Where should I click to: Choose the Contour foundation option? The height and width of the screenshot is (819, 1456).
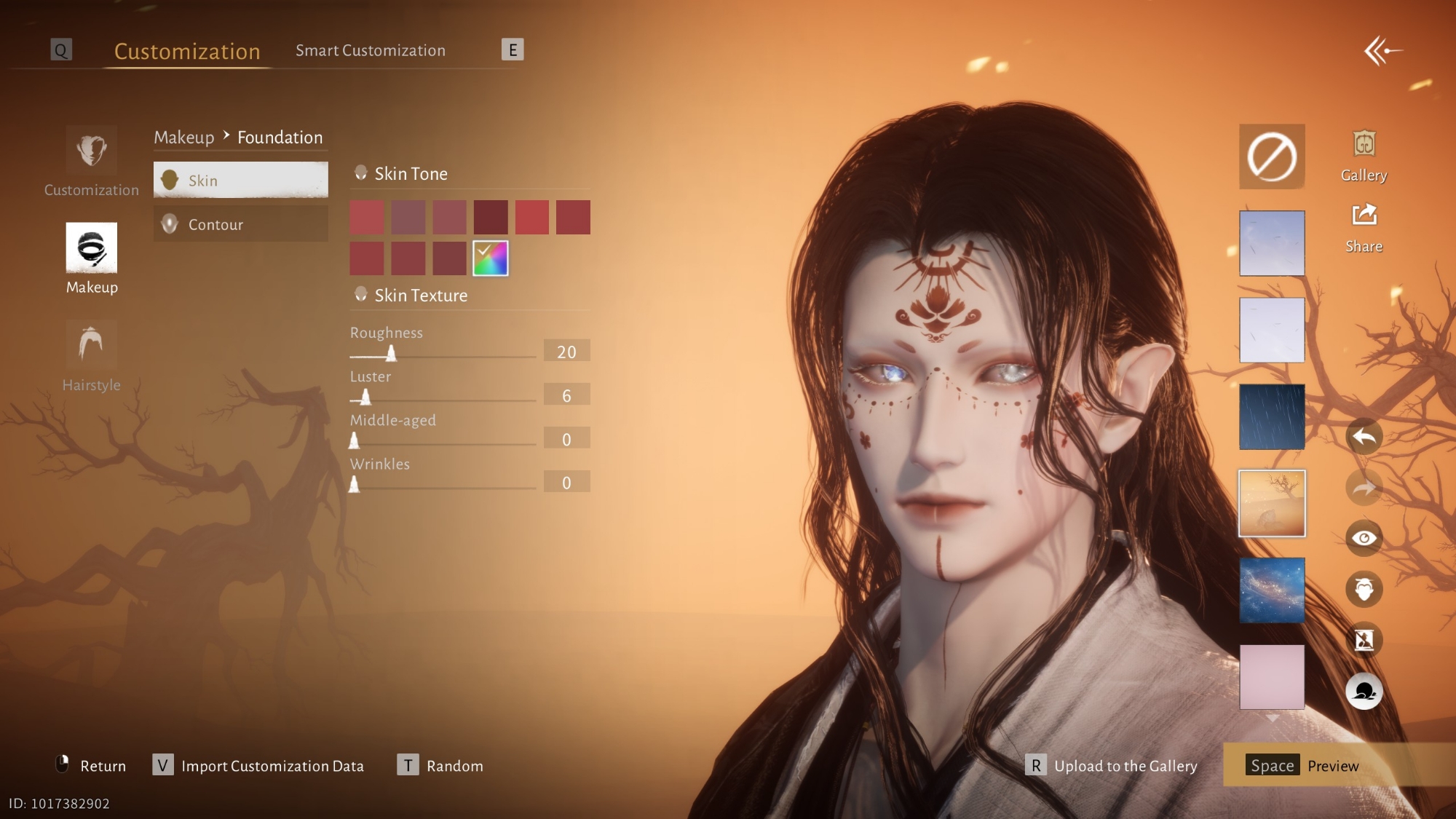240,224
